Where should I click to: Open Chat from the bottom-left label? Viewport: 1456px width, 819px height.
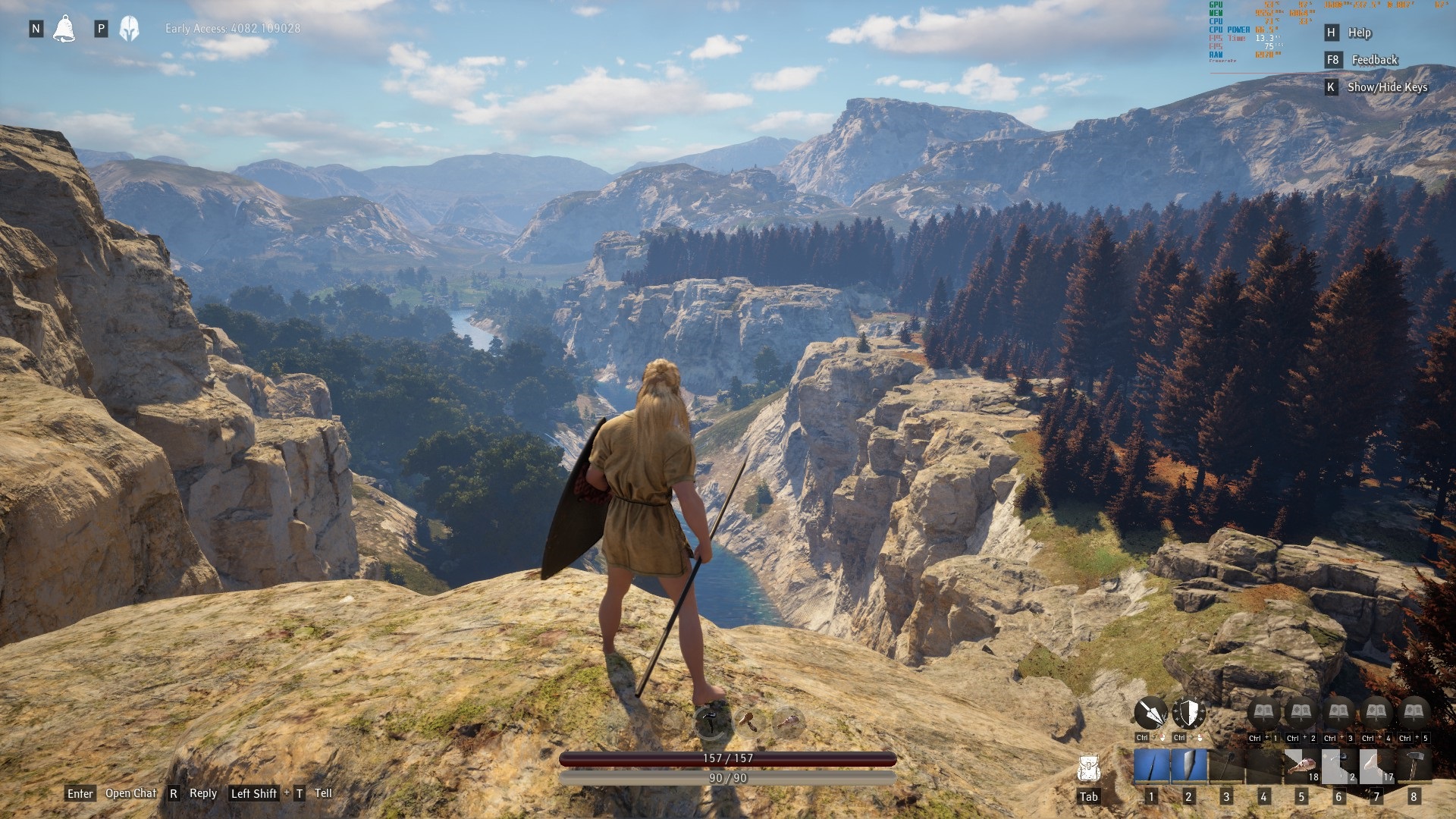[x=130, y=793]
